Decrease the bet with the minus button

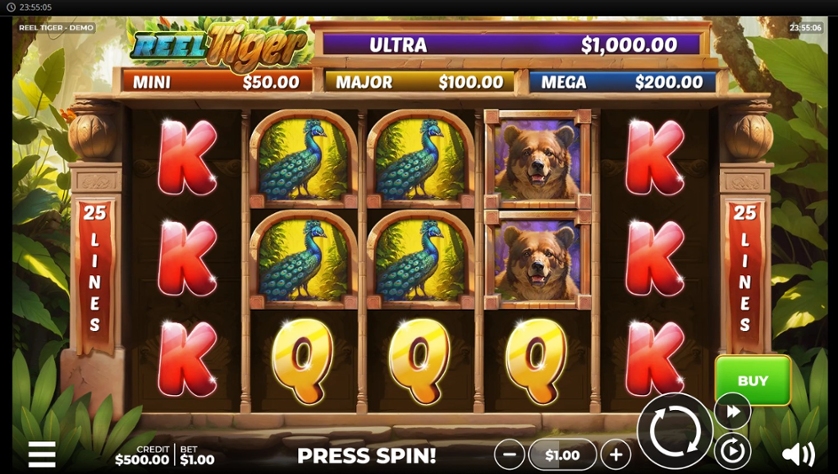coord(509,454)
